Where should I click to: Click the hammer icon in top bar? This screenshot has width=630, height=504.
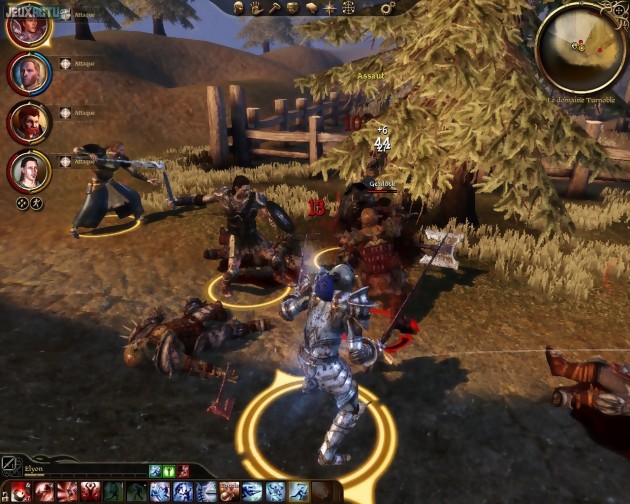tap(275, 8)
